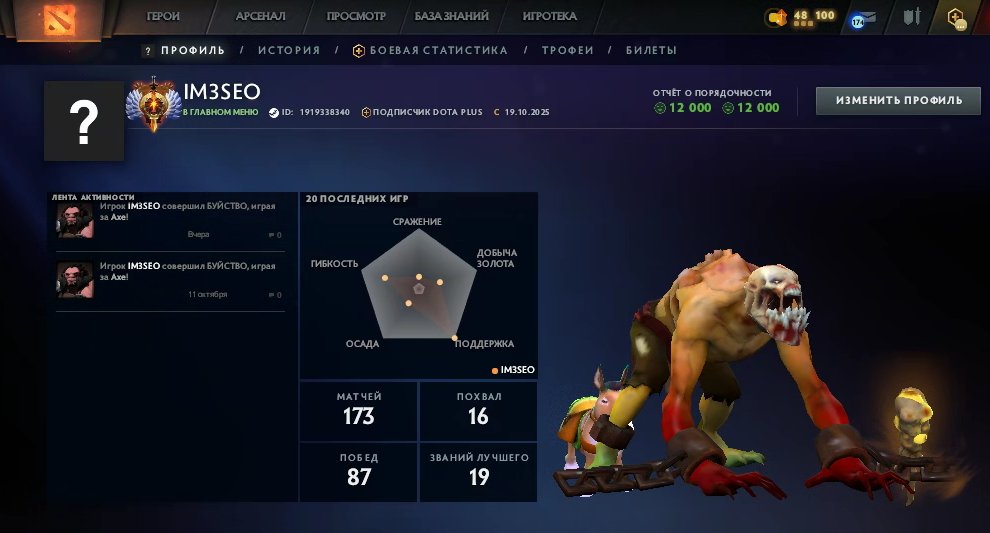Open the ИГРОТЕКА menu
The height and width of the screenshot is (533, 990).
point(549,17)
